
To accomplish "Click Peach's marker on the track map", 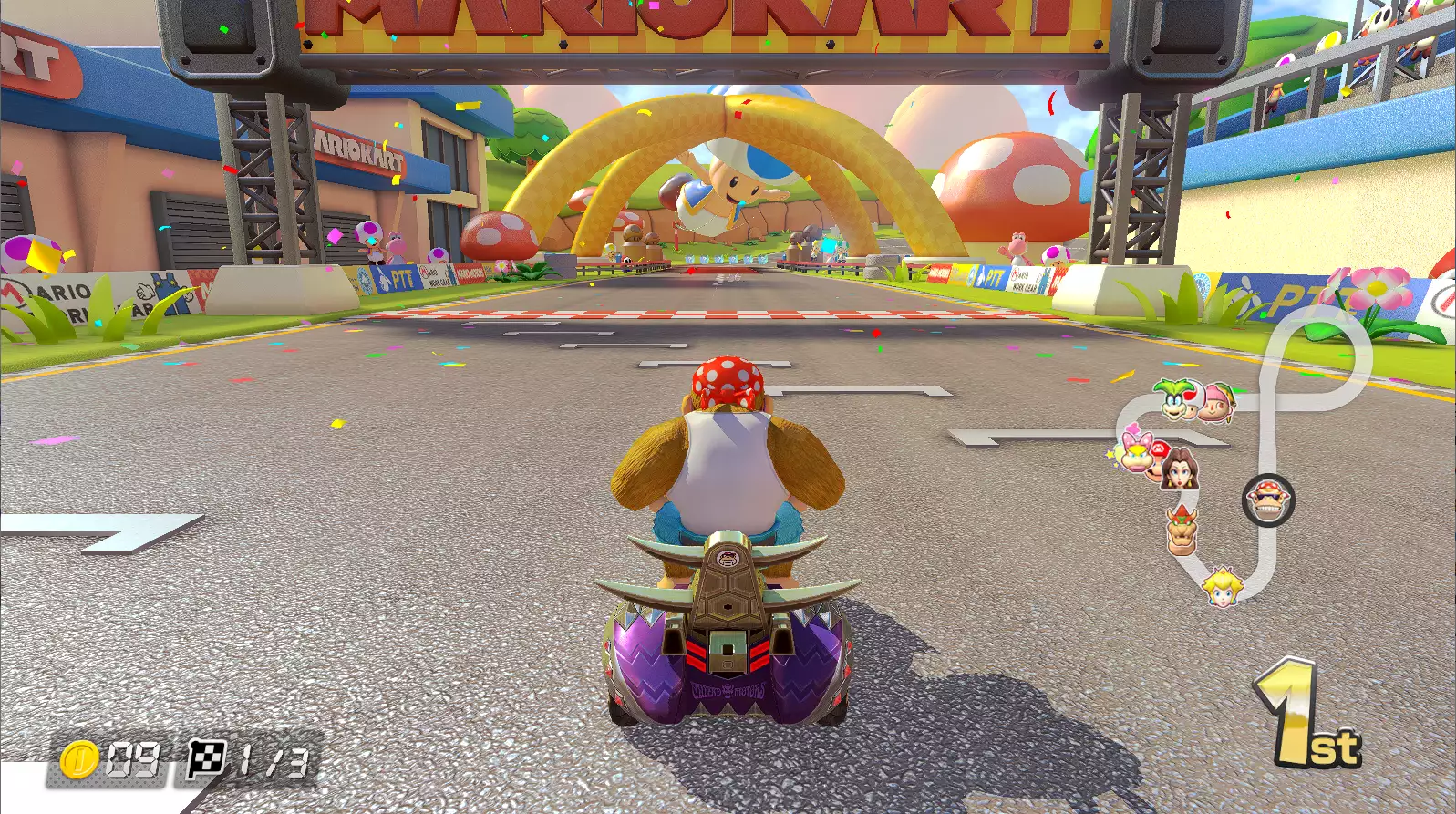I will coord(1221,586).
